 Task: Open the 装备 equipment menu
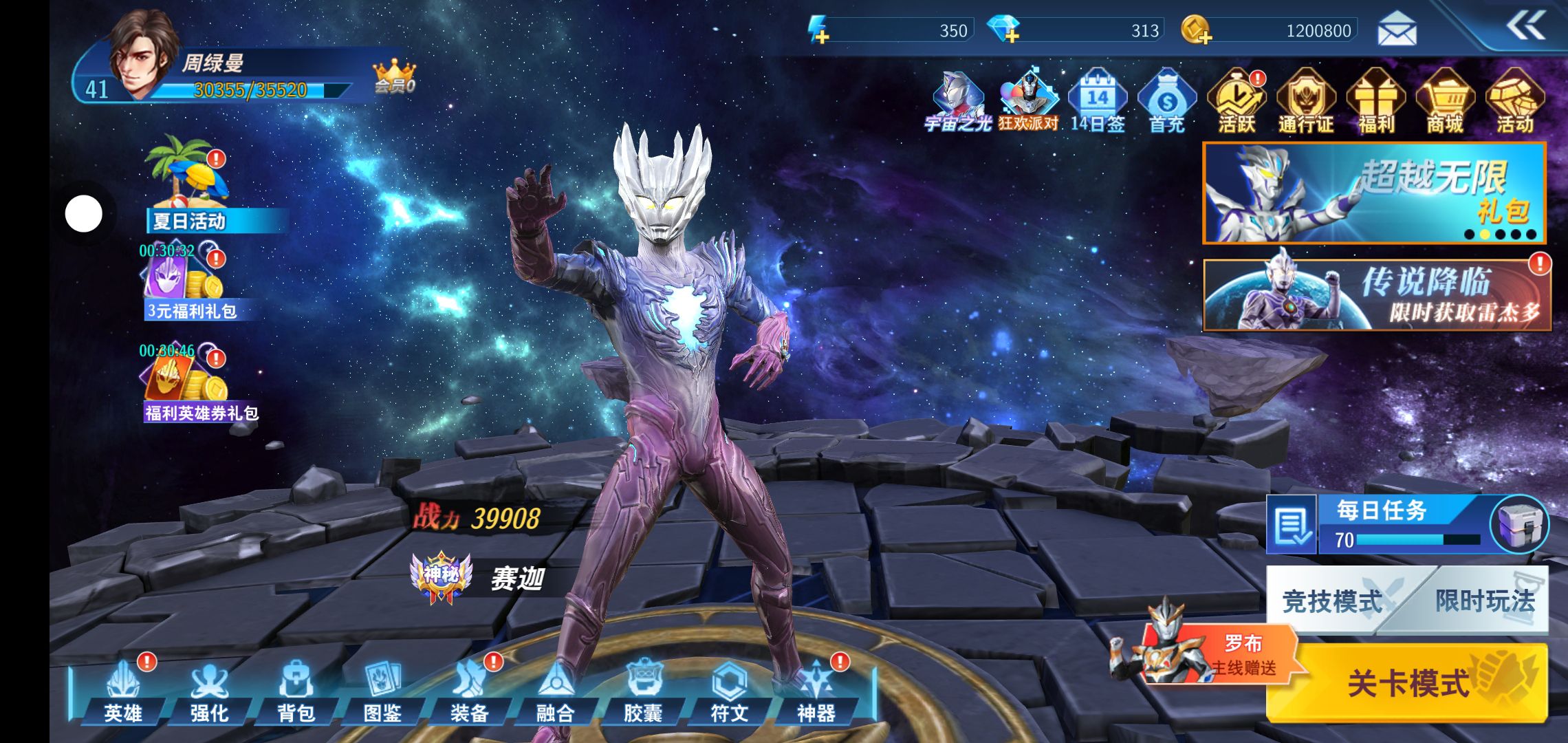click(x=469, y=691)
